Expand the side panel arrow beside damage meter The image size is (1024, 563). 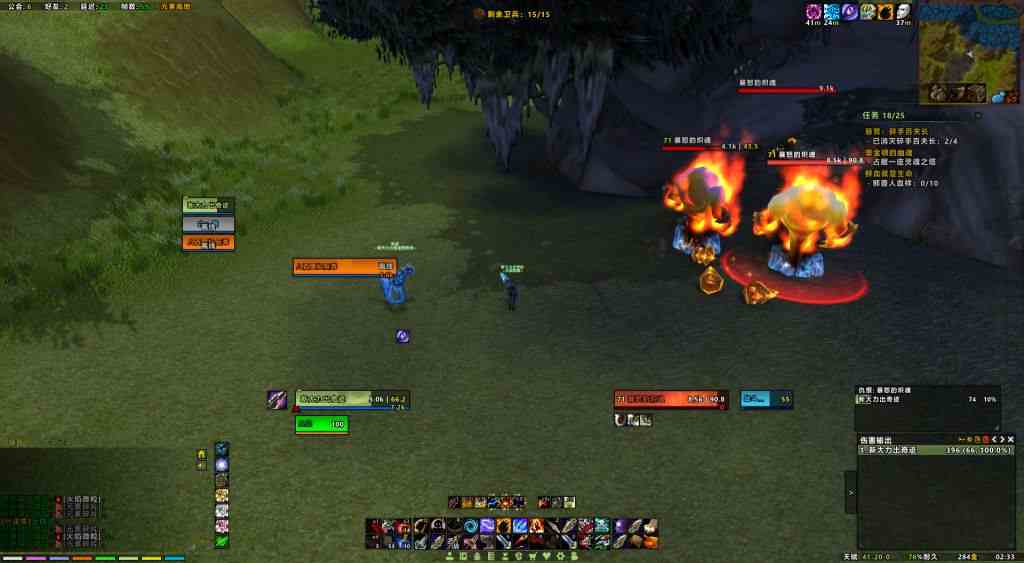pyautogui.click(x=851, y=492)
